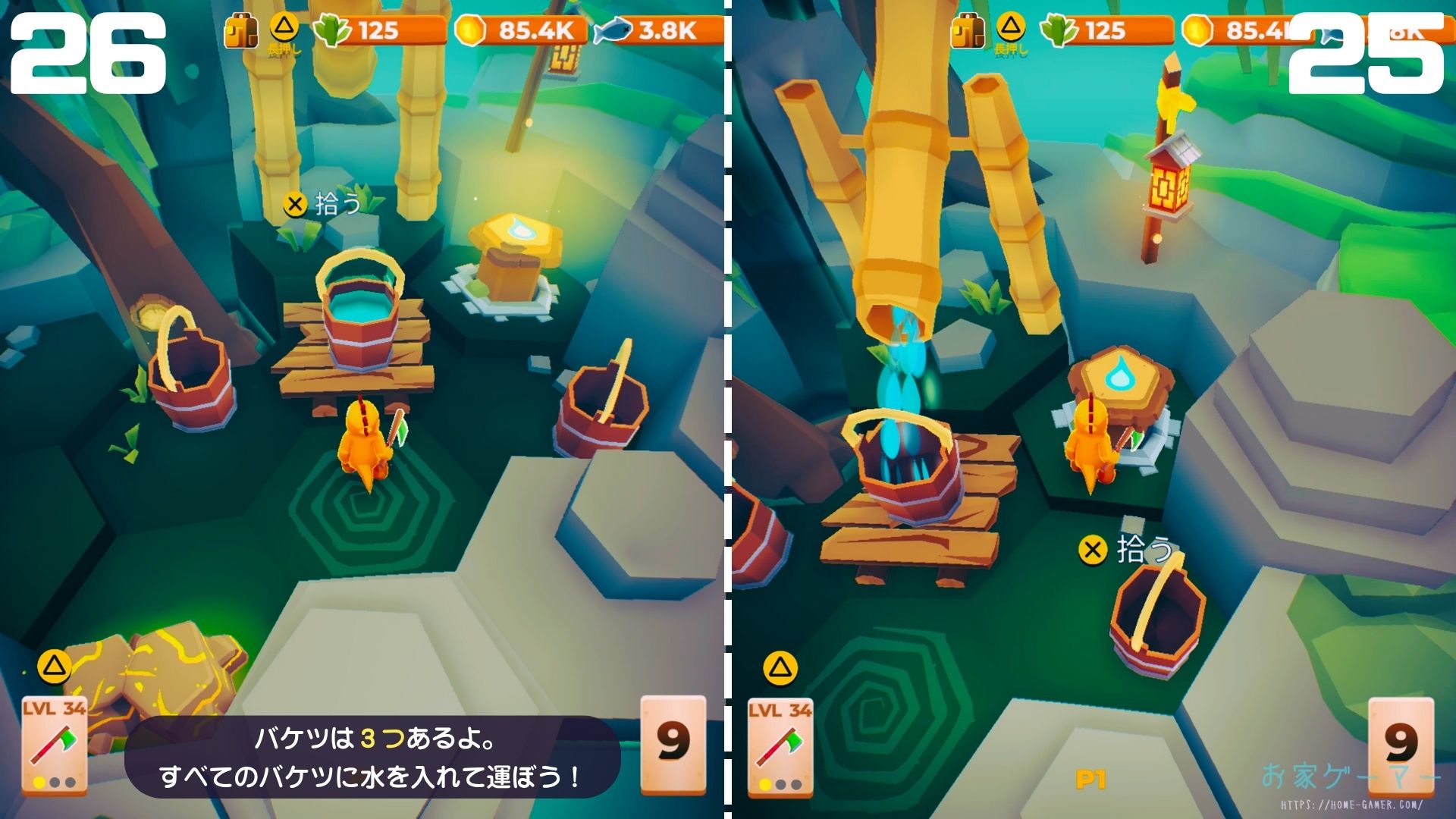
Task: Open the backpack icon in panel 25
Action: coord(968,32)
